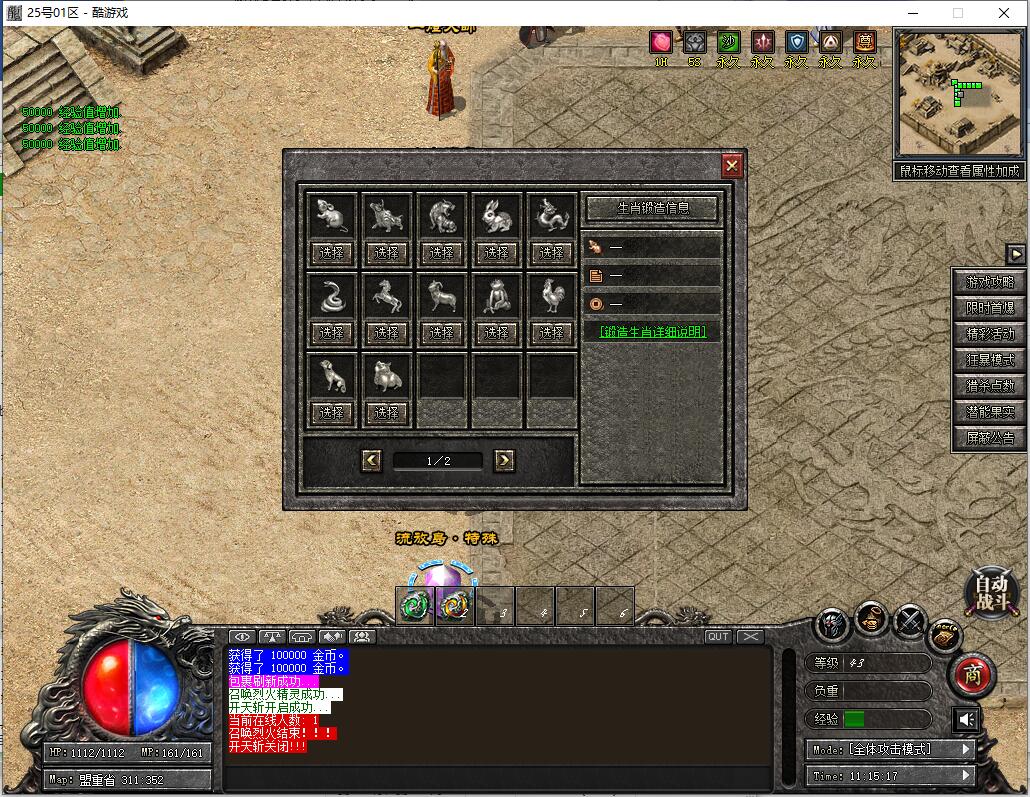Open the green 锻造生肖详细说明 link
Image resolution: width=1030 pixels, height=797 pixels.
tap(652, 332)
